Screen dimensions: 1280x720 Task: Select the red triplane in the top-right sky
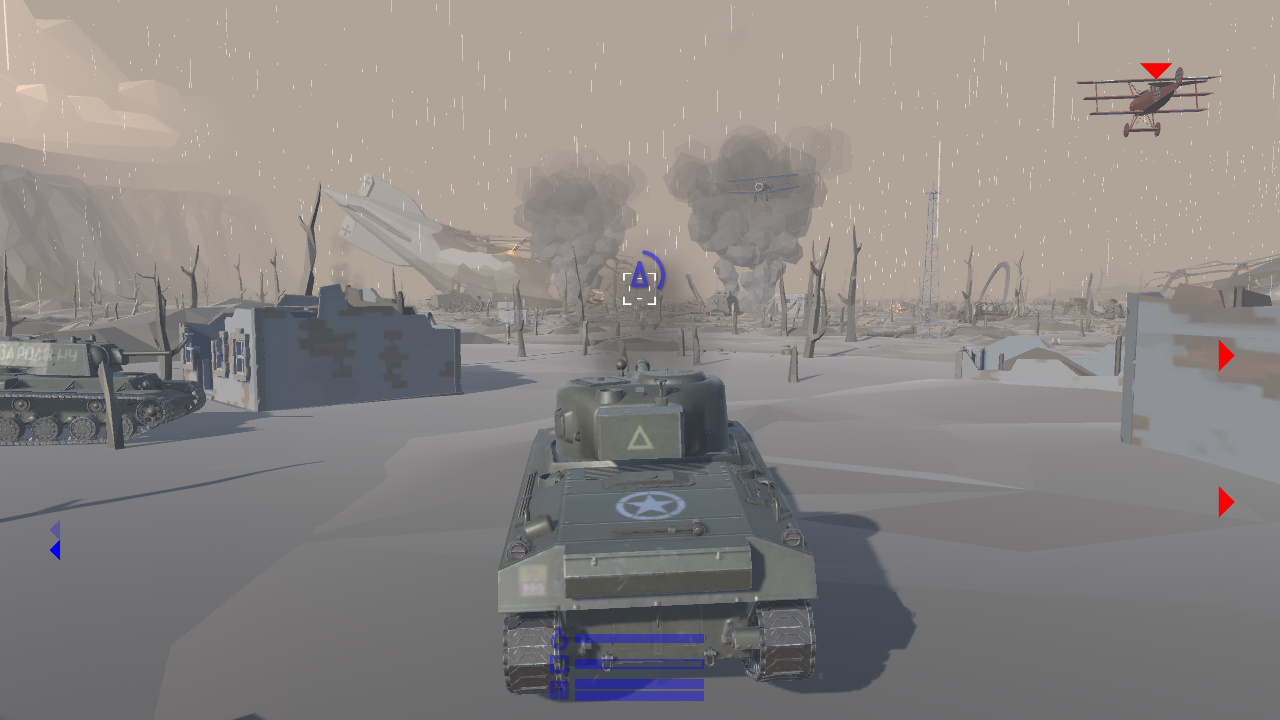[1150, 97]
